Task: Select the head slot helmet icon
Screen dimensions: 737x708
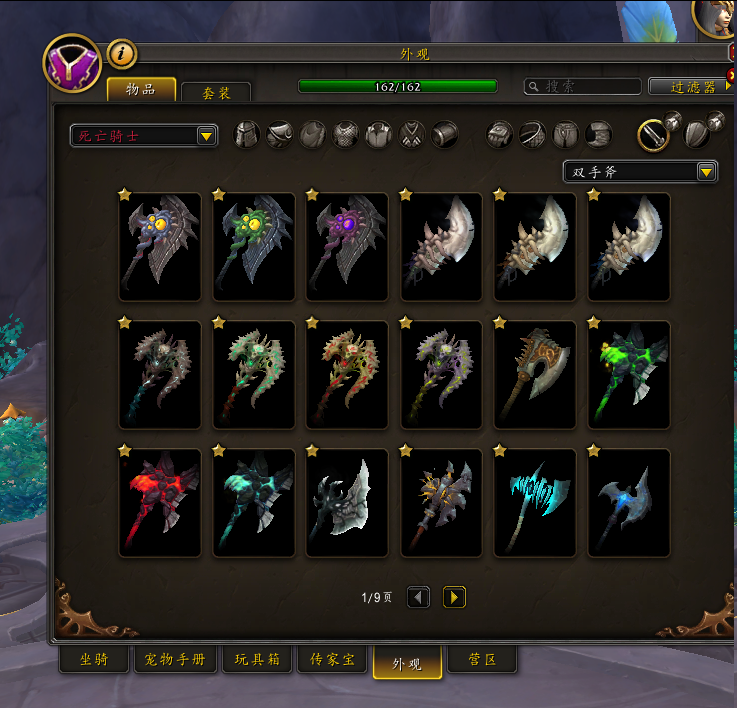Action: tap(247, 134)
